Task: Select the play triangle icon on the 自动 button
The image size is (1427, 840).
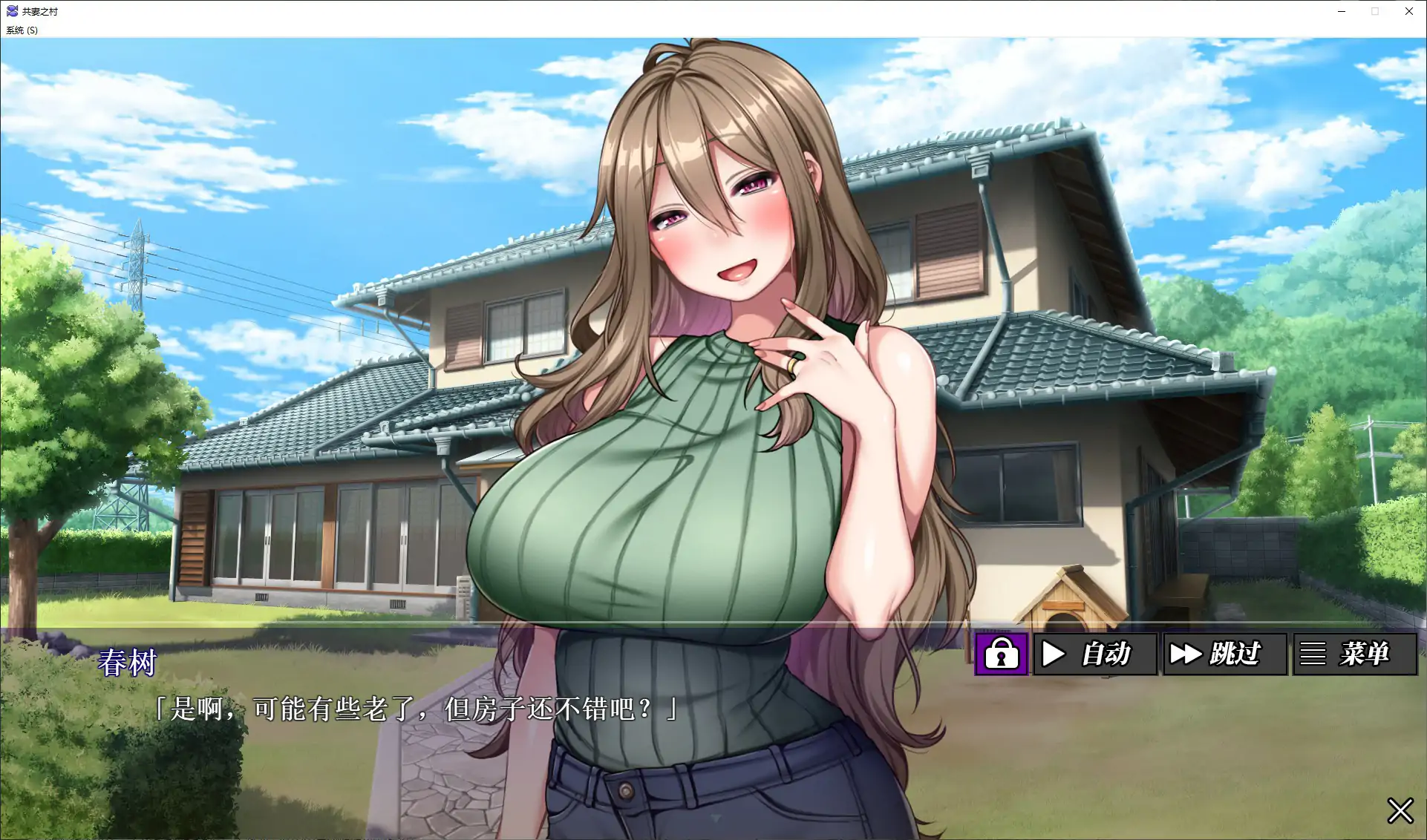Action: point(1054,654)
